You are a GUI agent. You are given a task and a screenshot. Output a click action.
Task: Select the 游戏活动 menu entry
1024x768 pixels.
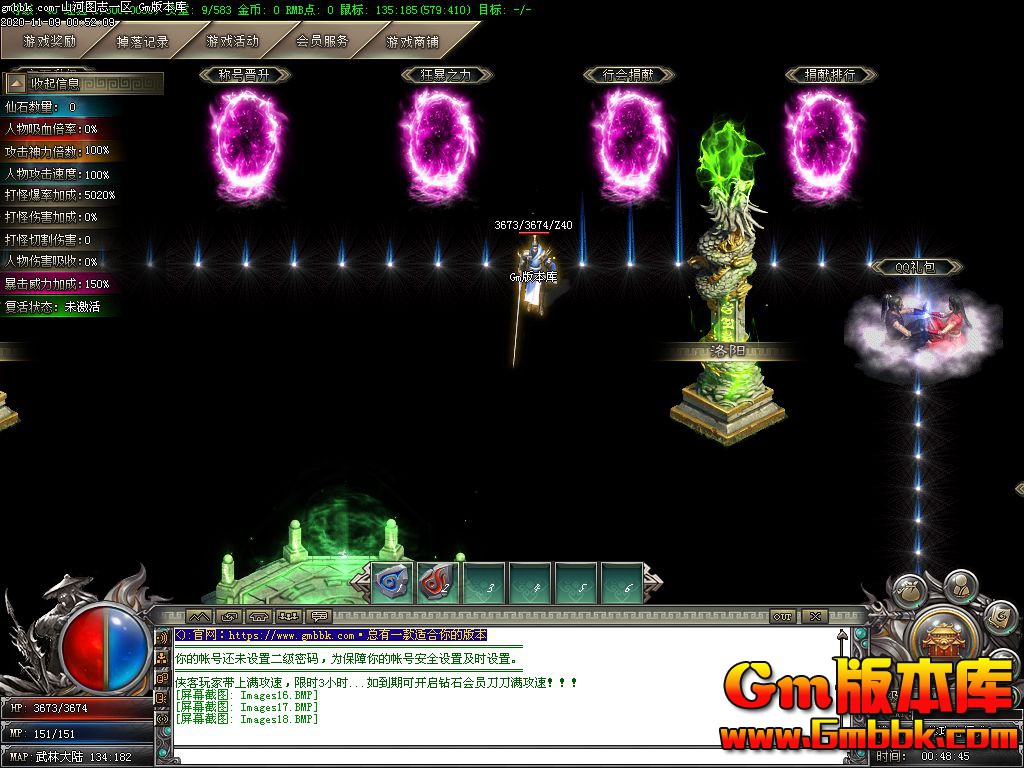pyautogui.click(x=232, y=42)
